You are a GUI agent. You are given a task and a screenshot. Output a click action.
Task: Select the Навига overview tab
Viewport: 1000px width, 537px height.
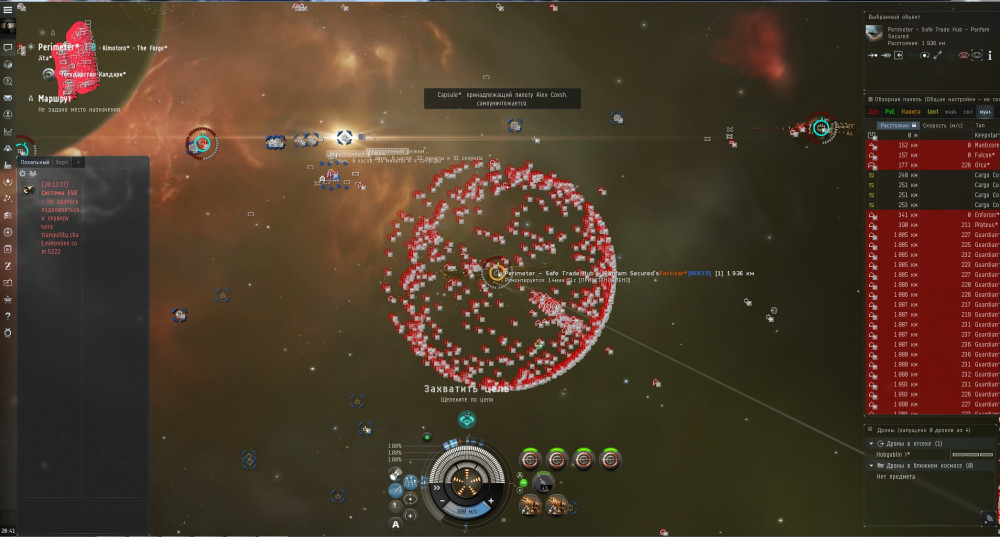pyautogui.click(x=908, y=112)
